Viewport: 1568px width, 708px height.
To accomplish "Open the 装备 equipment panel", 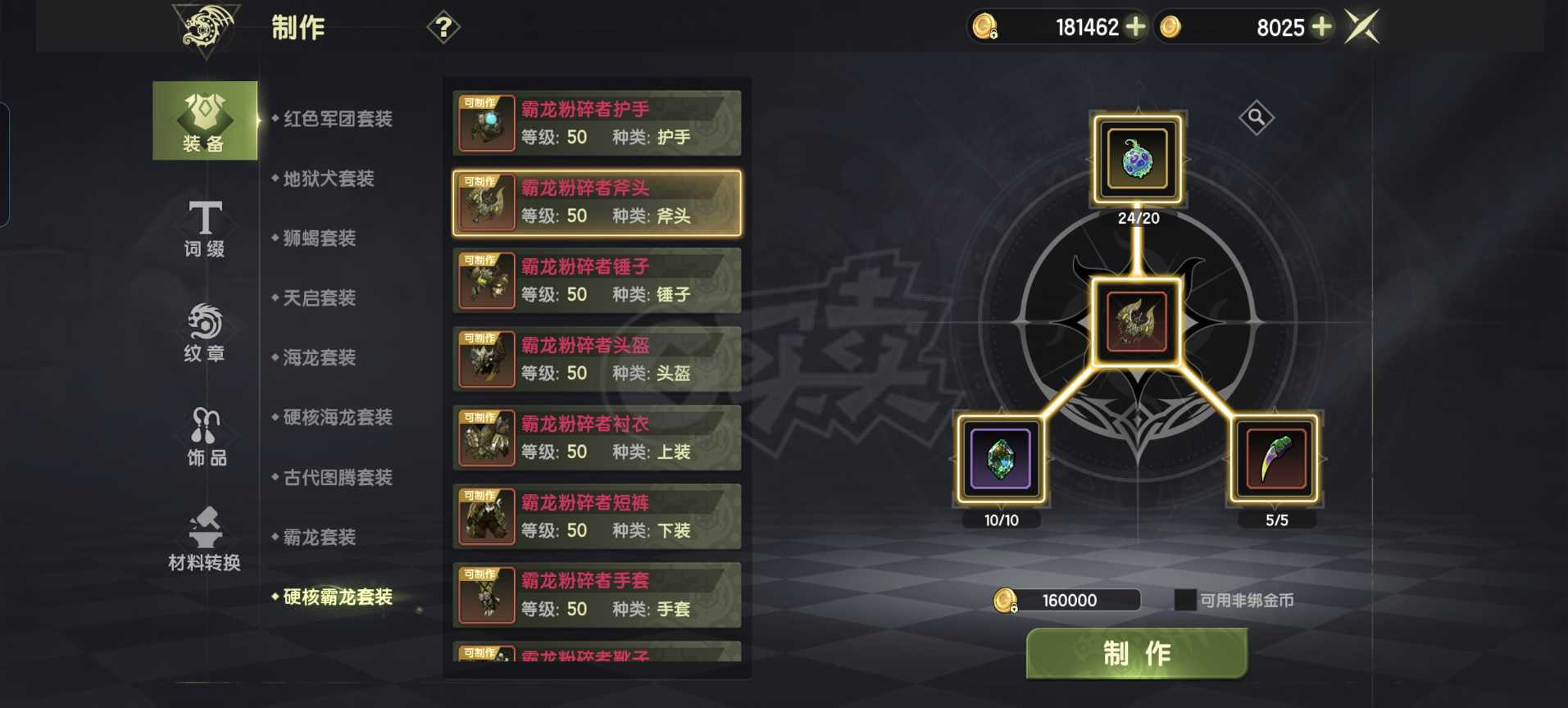I will (x=203, y=120).
